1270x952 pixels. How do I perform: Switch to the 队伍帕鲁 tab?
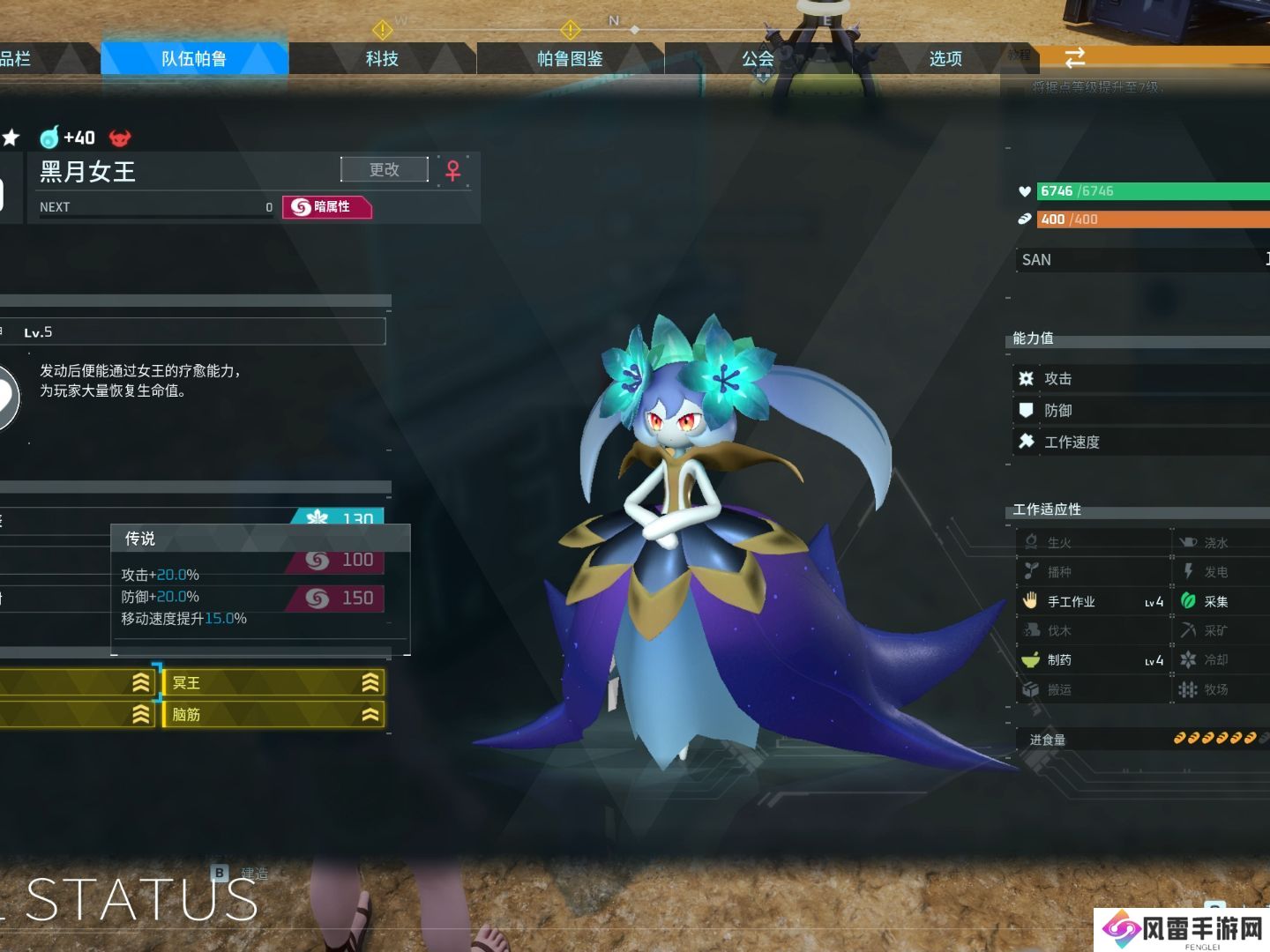(x=194, y=59)
